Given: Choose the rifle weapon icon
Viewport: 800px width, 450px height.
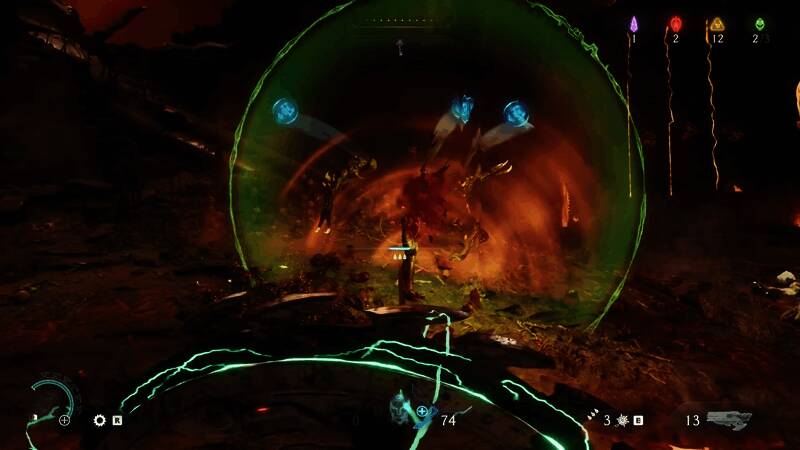Looking at the screenshot, I should click(x=727, y=420).
